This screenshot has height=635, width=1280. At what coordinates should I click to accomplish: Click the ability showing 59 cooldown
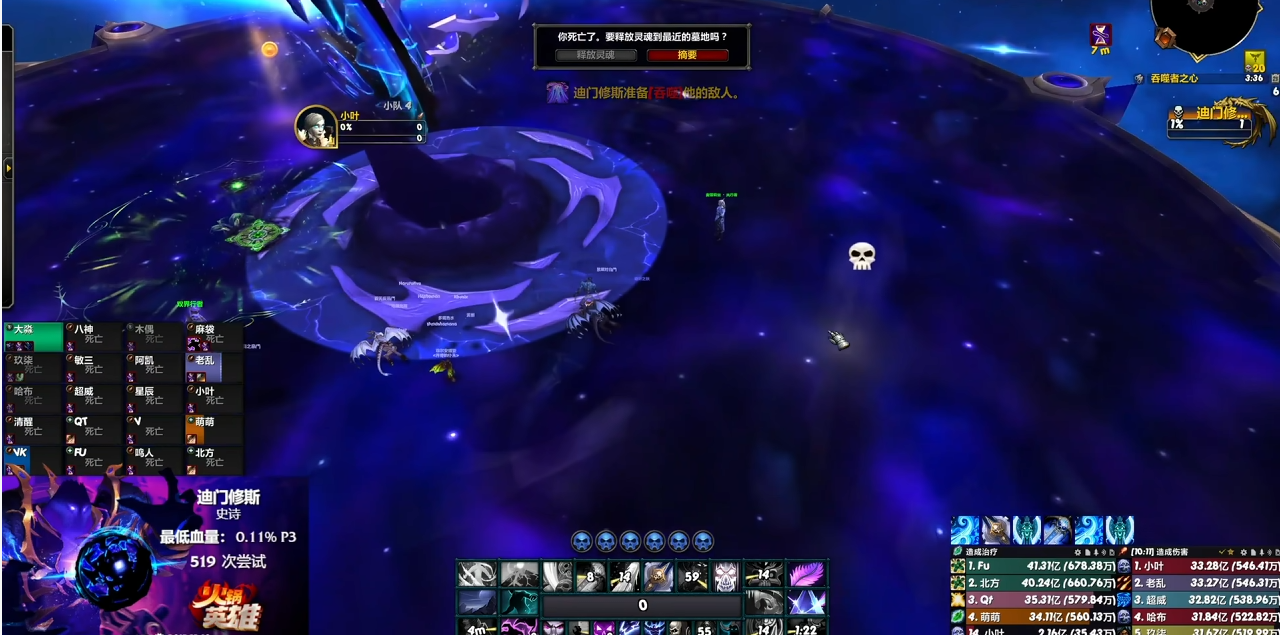point(691,574)
